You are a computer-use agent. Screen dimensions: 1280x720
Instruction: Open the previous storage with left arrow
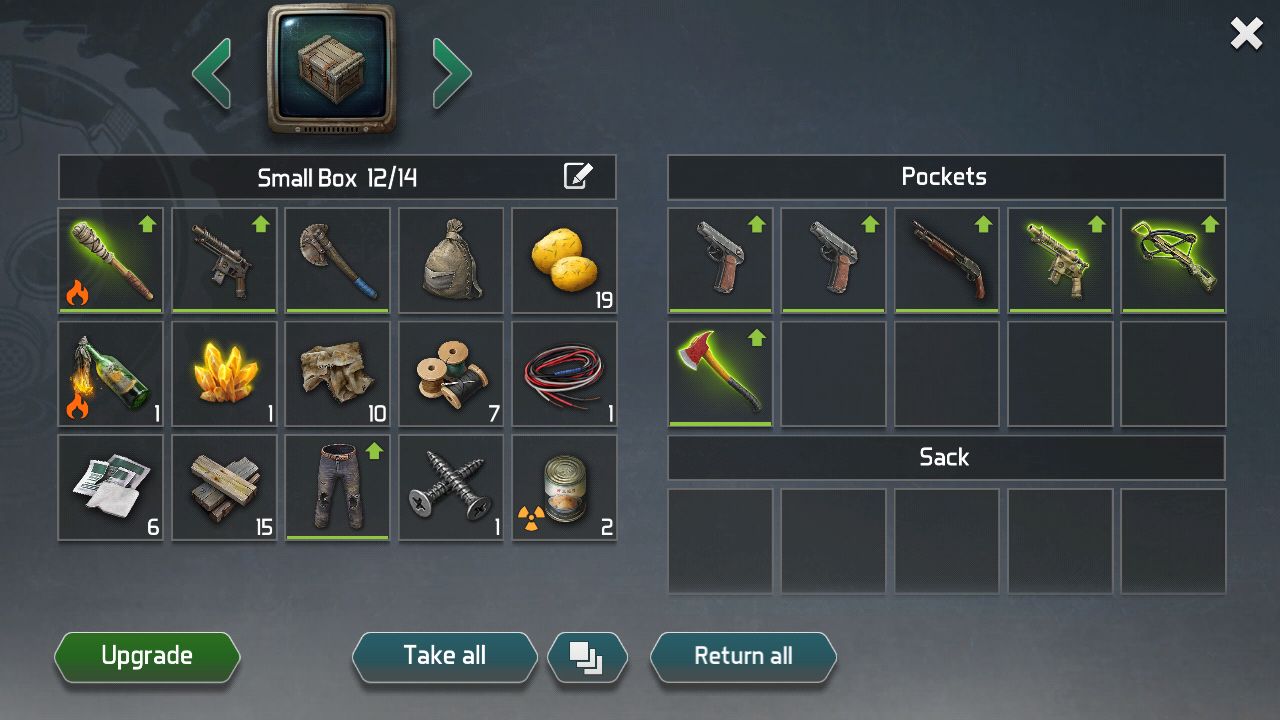(212, 72)
